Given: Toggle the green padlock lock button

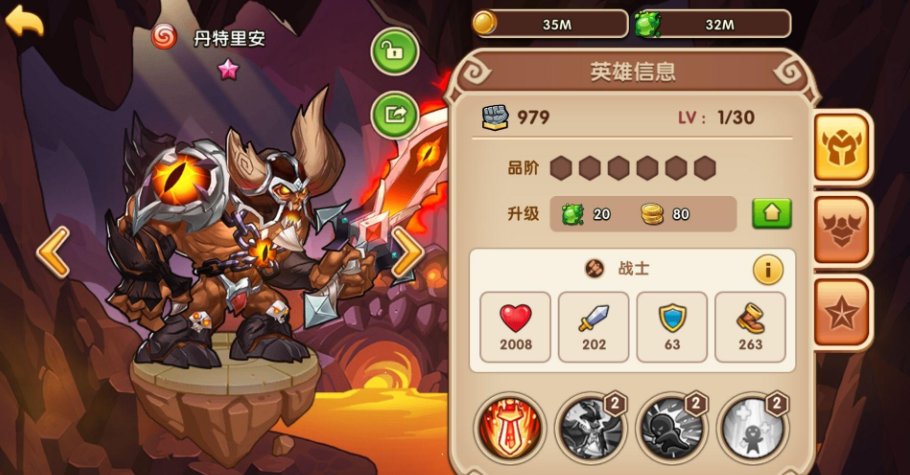Looking at the screenshot, I should (395, 51).
